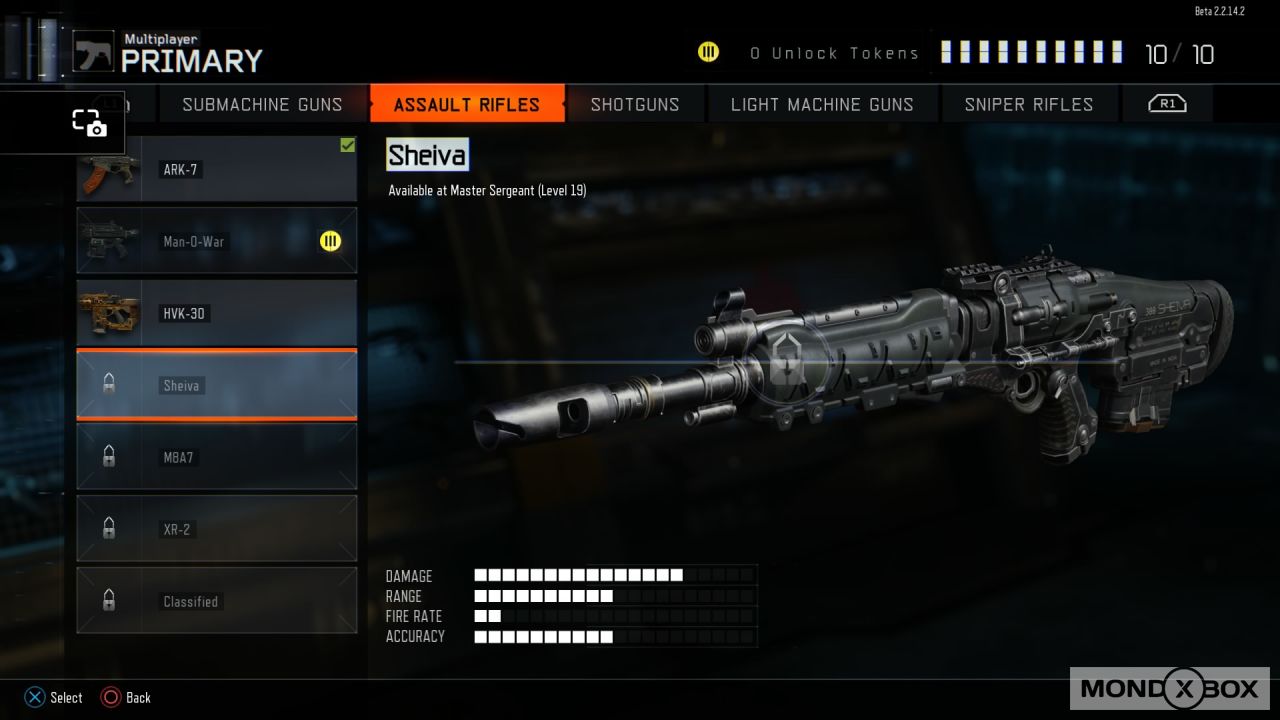Screen dimensions: 1280x720
Task: Pick the HVK-30 assault rifle
Action: [x=217, y=313]
